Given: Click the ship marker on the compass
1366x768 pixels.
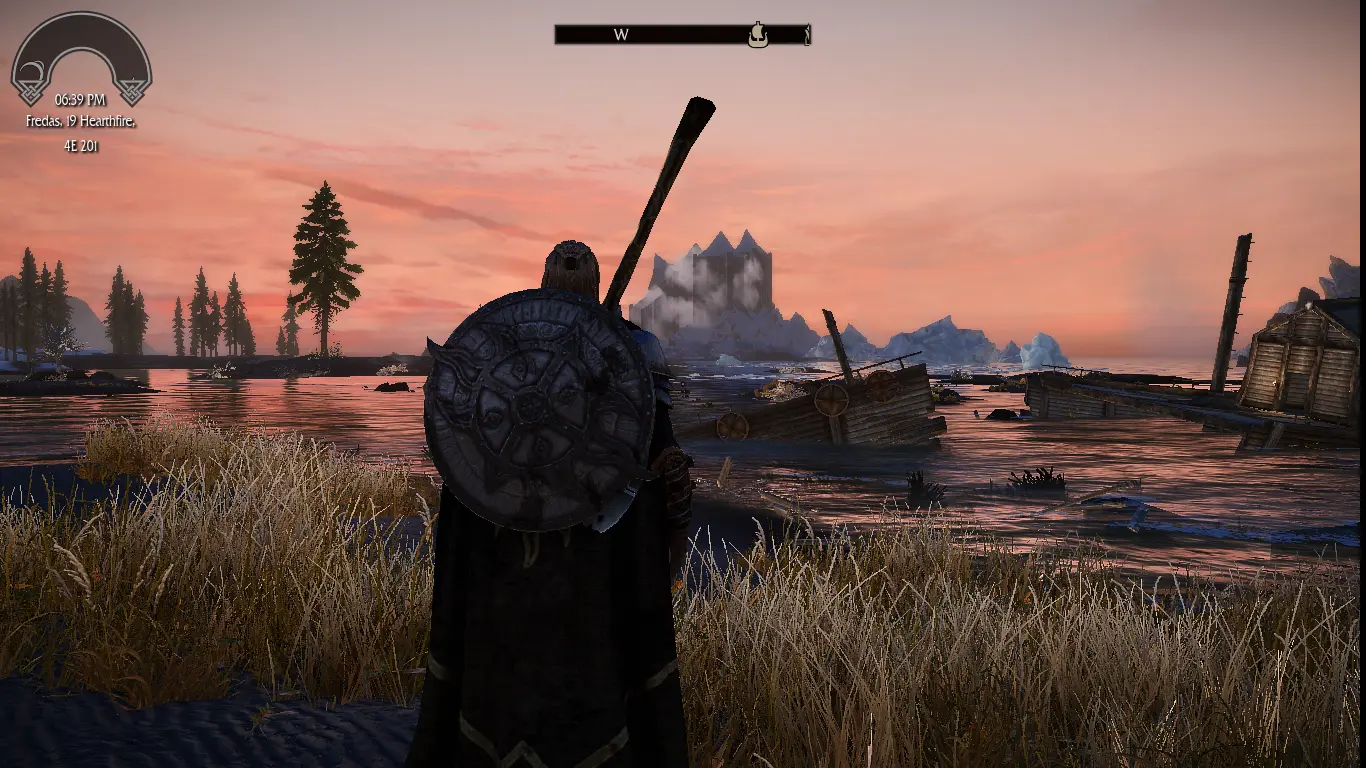Looking at the screenshot, I should coord(758,35).
